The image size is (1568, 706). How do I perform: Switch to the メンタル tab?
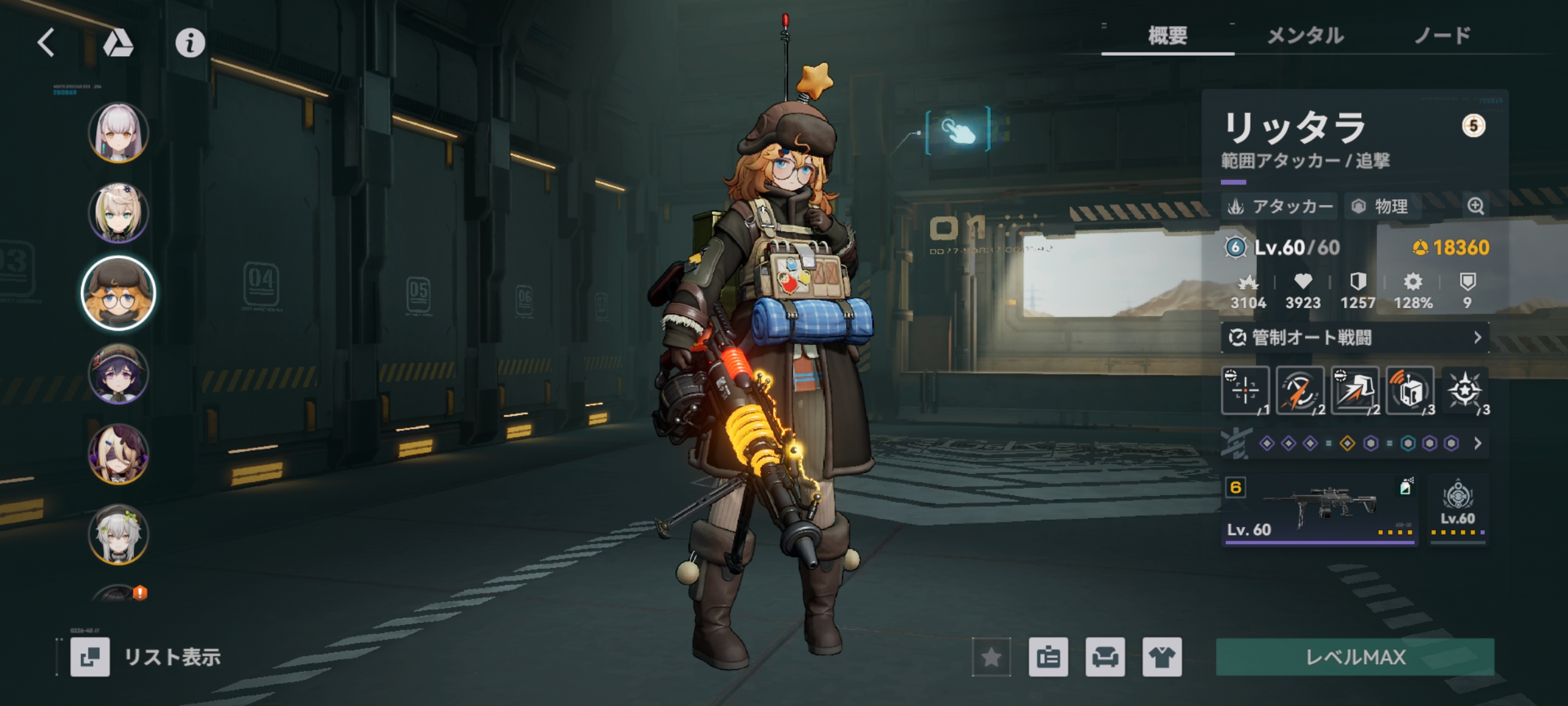coord(1305,35)
